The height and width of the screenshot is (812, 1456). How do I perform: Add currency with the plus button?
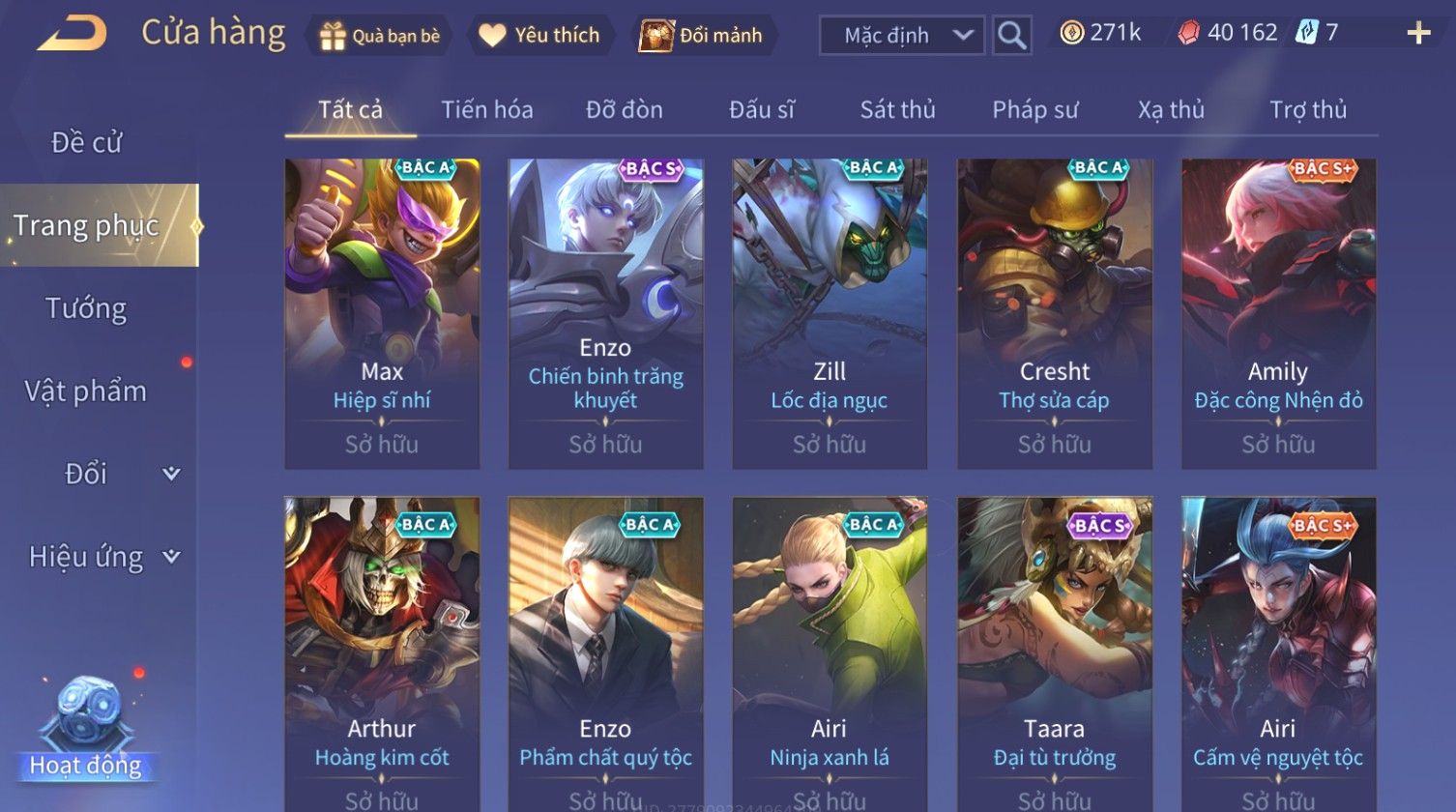pyautogui.click(x=1418, y=34)
